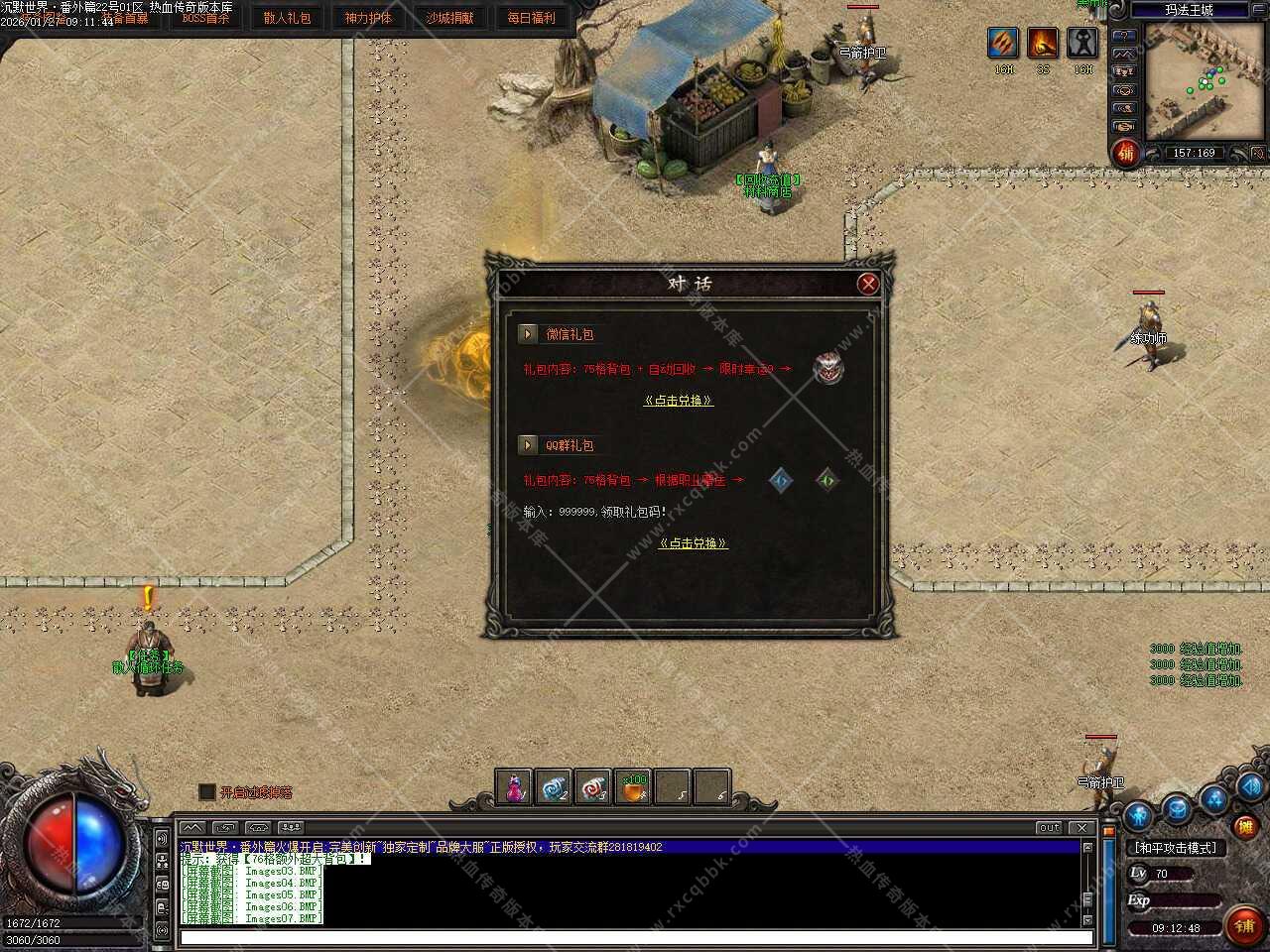Toggle the 和平攻击模式 attack mode label
Screen dimensions: 1270x952
click(x=1176, y=848)
